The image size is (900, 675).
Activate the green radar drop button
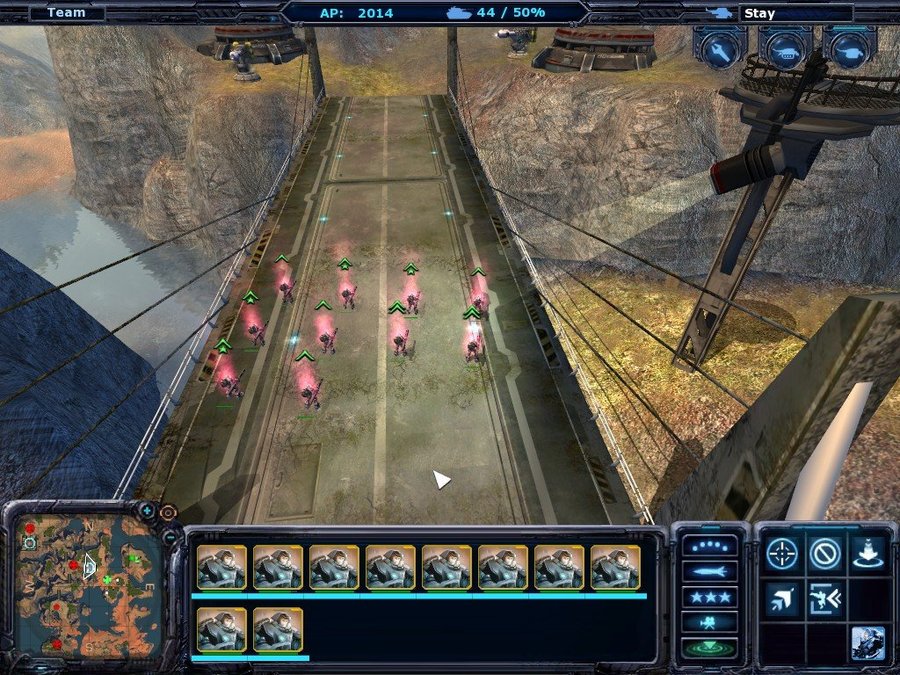pyautogui.click(x=709, y=647)
